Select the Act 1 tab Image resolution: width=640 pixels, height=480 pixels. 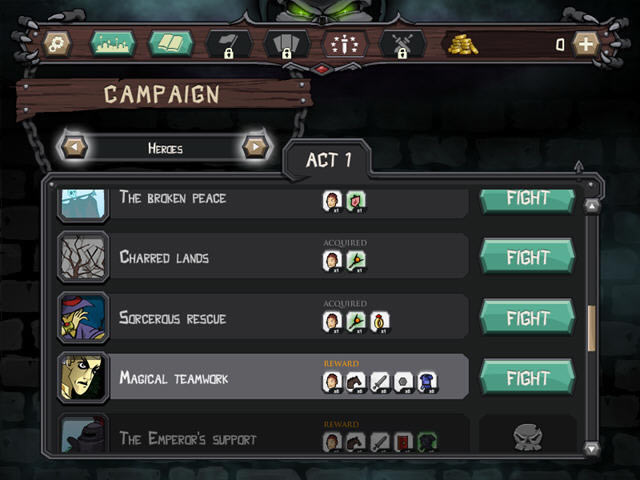(x=328, y=161)
